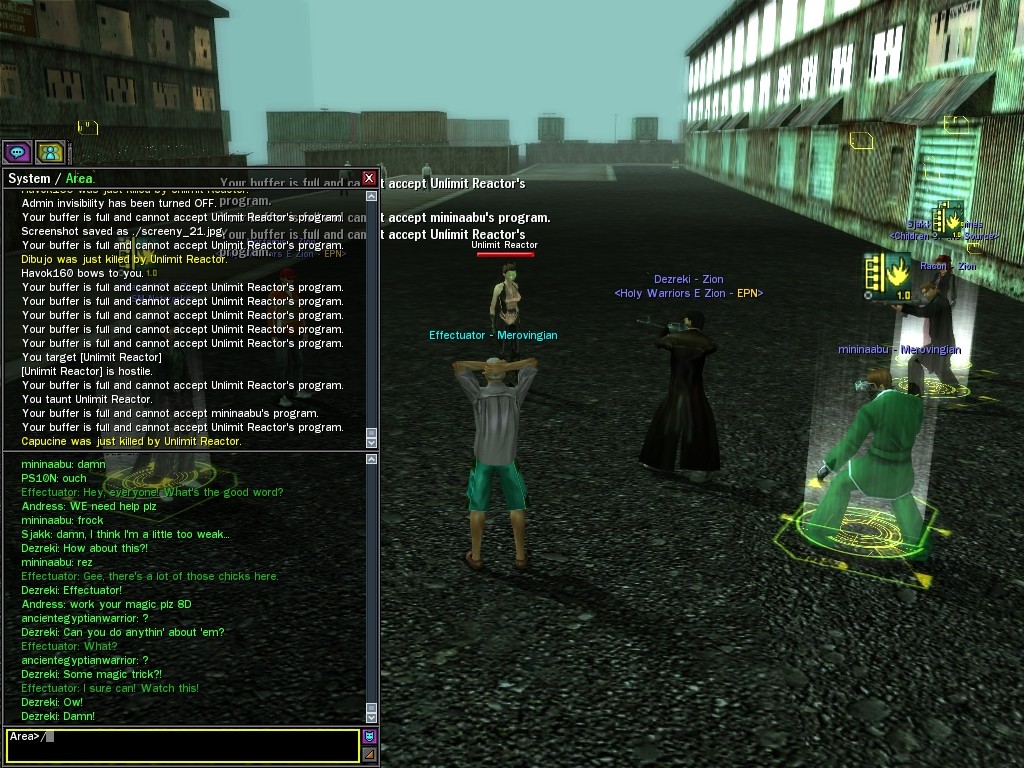Close the System / Area chat window
1024x768 pixels.
(x=369, y=178)
